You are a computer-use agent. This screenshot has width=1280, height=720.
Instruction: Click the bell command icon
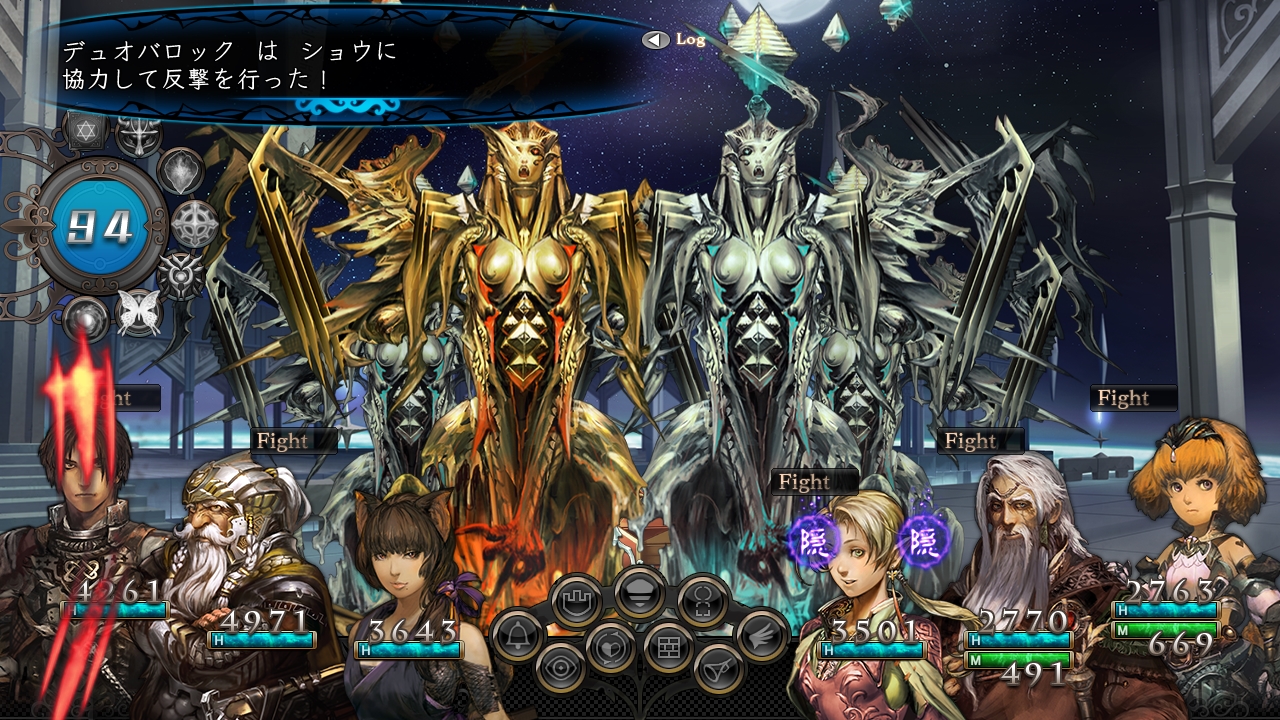tap(517, 636)
